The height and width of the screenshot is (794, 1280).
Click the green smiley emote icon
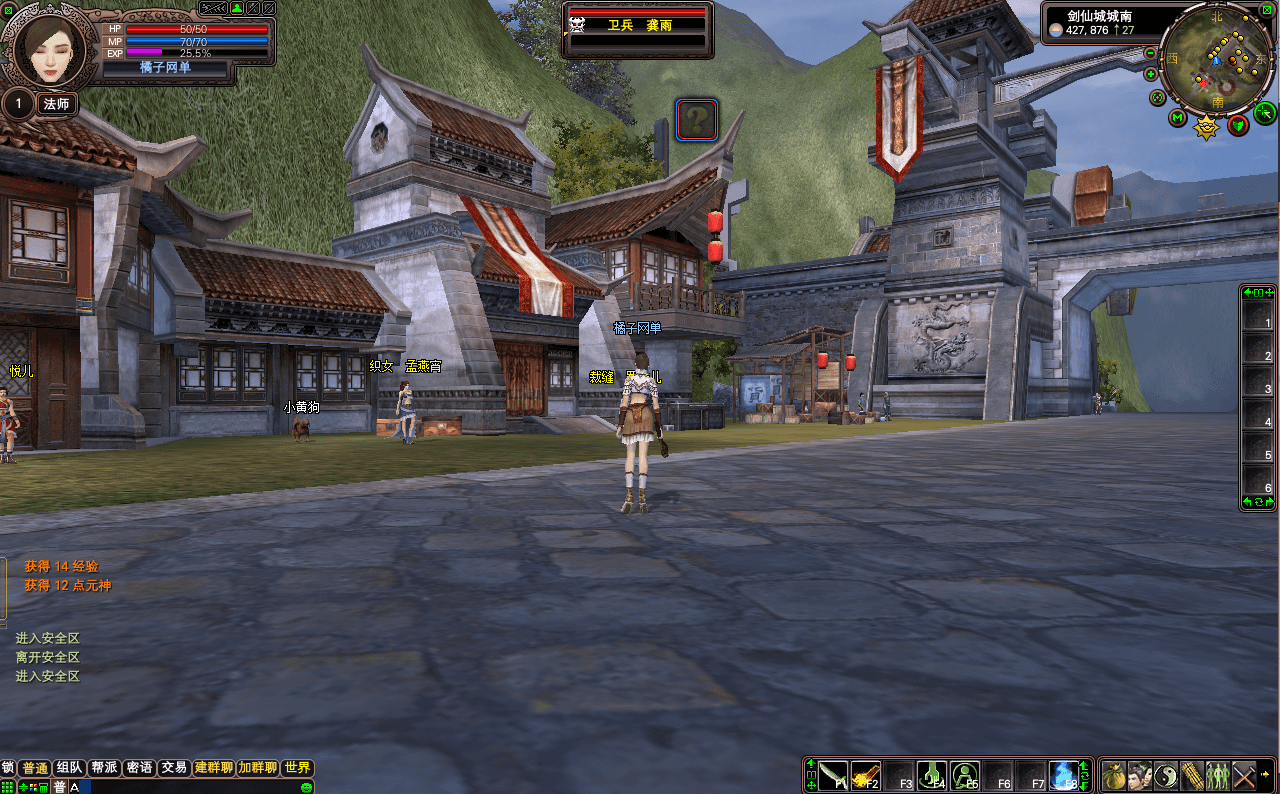(x=306, y=787)
